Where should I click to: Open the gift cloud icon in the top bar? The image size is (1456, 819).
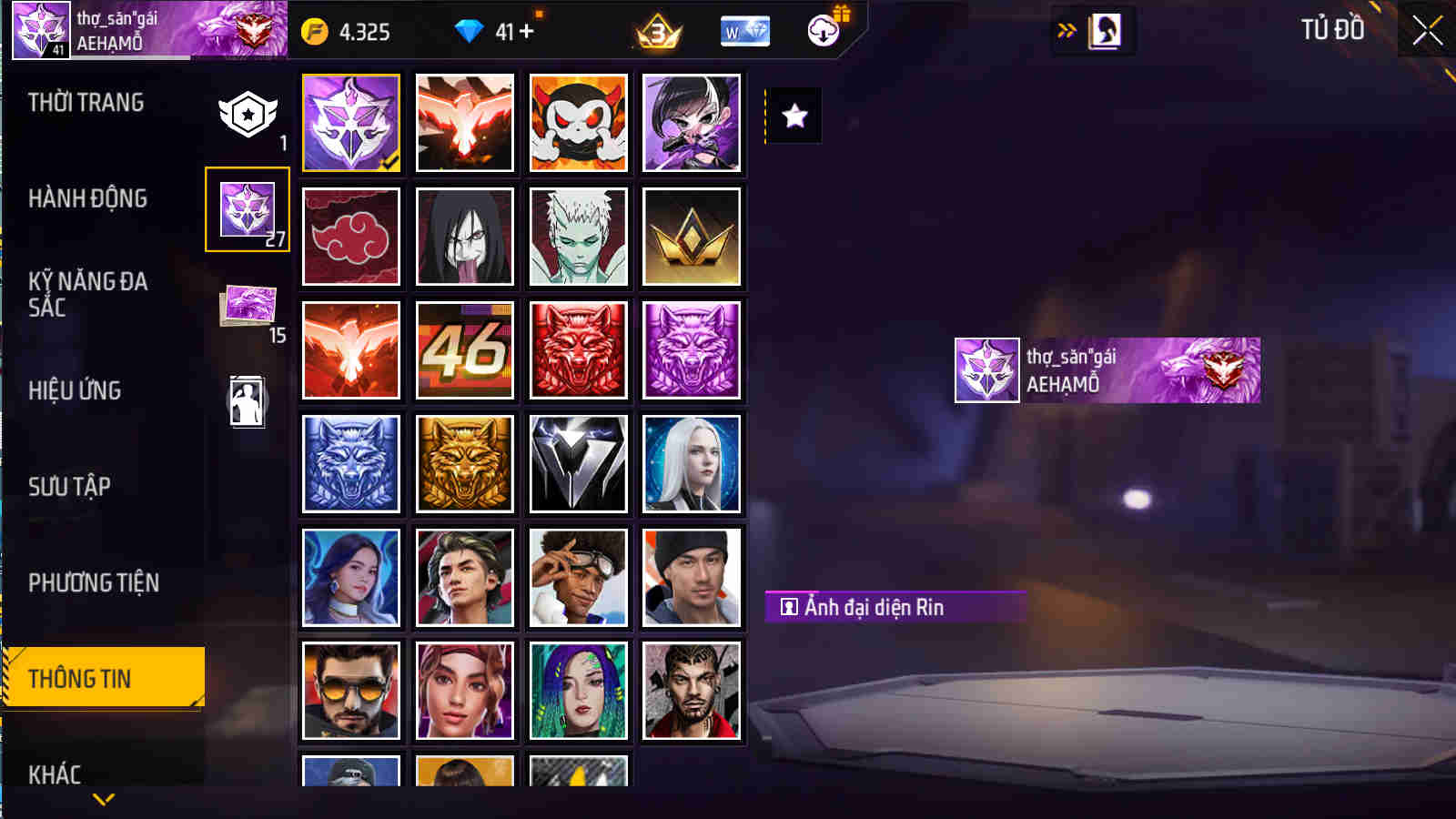pyautogui.click(x=822, y=32)
